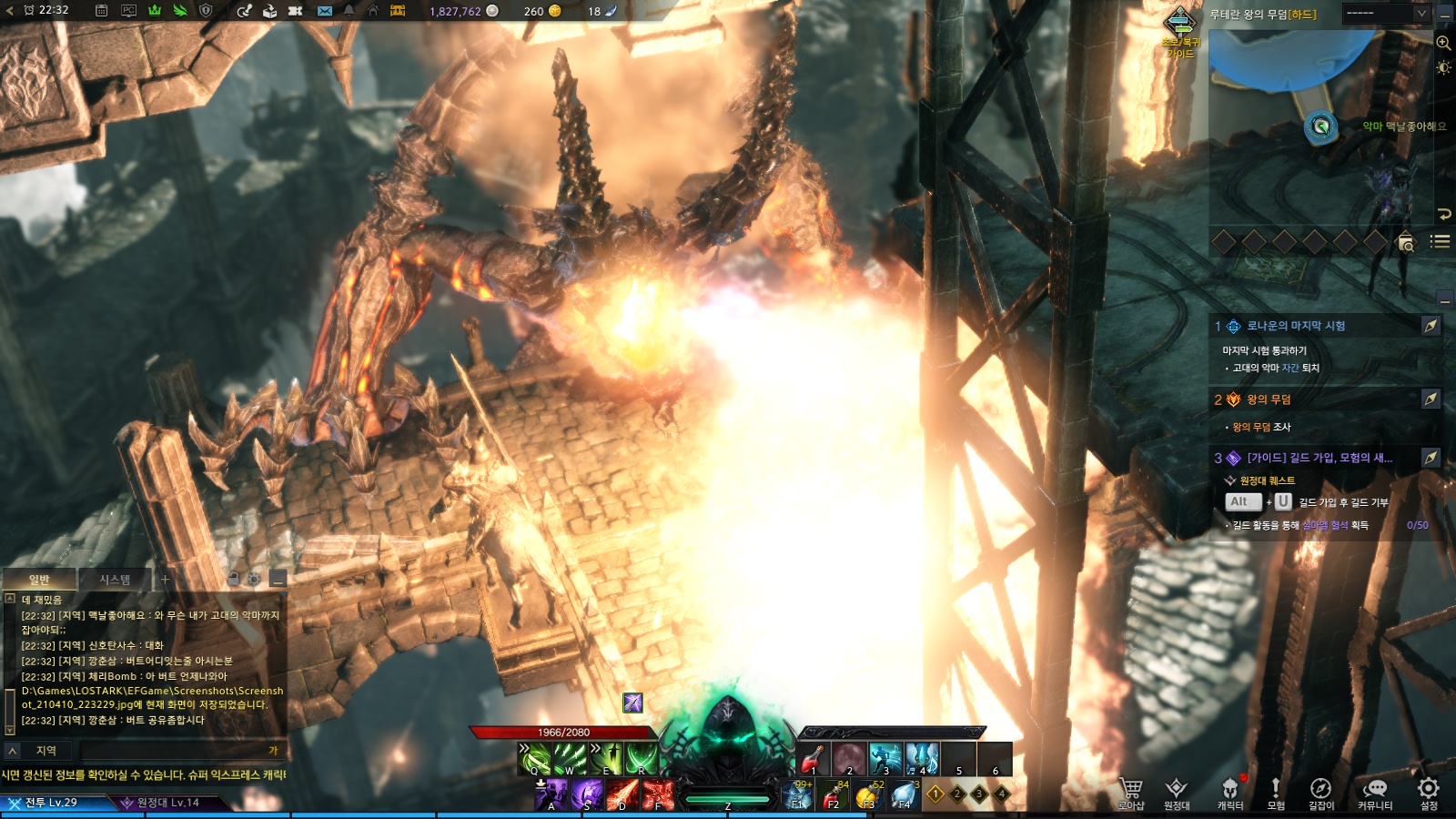Image resolution: width=1456 pixels, height=819 pixels.
Task: Activate the green Q skill icon
Action: tap(535, 759)
